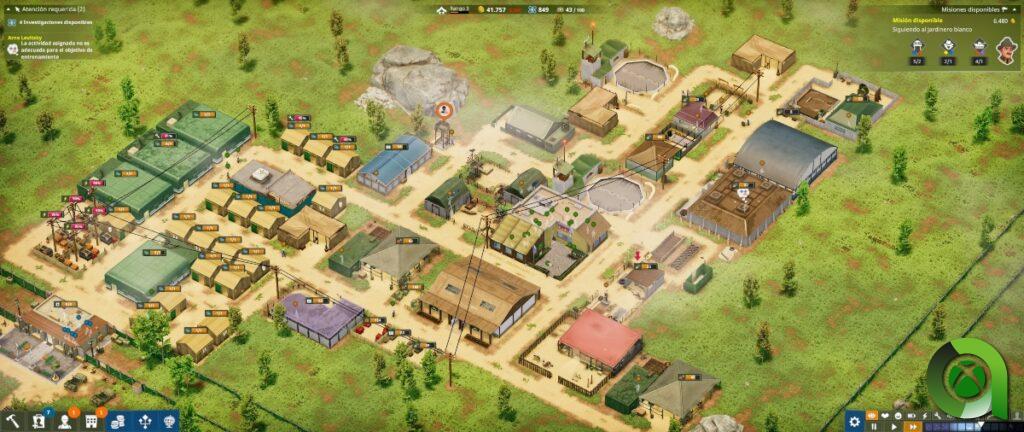Set game speed to fast forward
Viewport: 1024px width, 432px height.
click(911, 427)
